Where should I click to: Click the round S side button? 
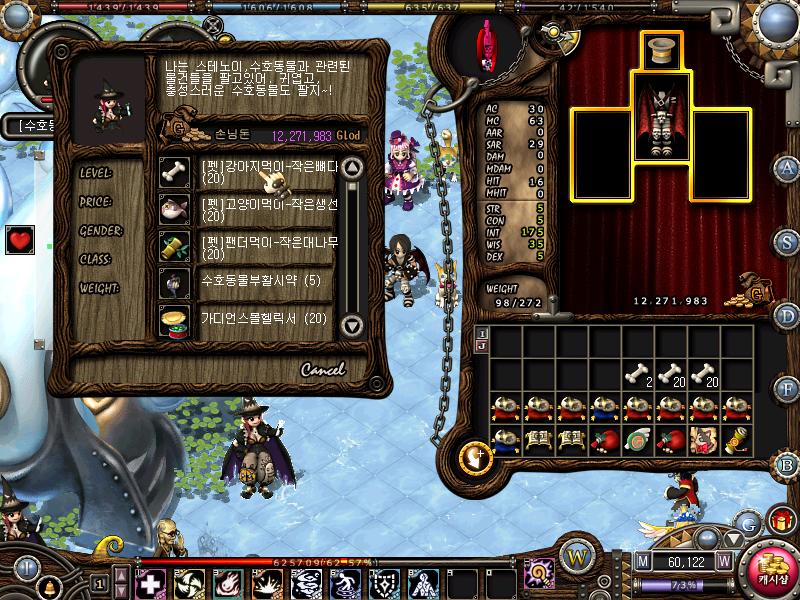click(787, 242)
